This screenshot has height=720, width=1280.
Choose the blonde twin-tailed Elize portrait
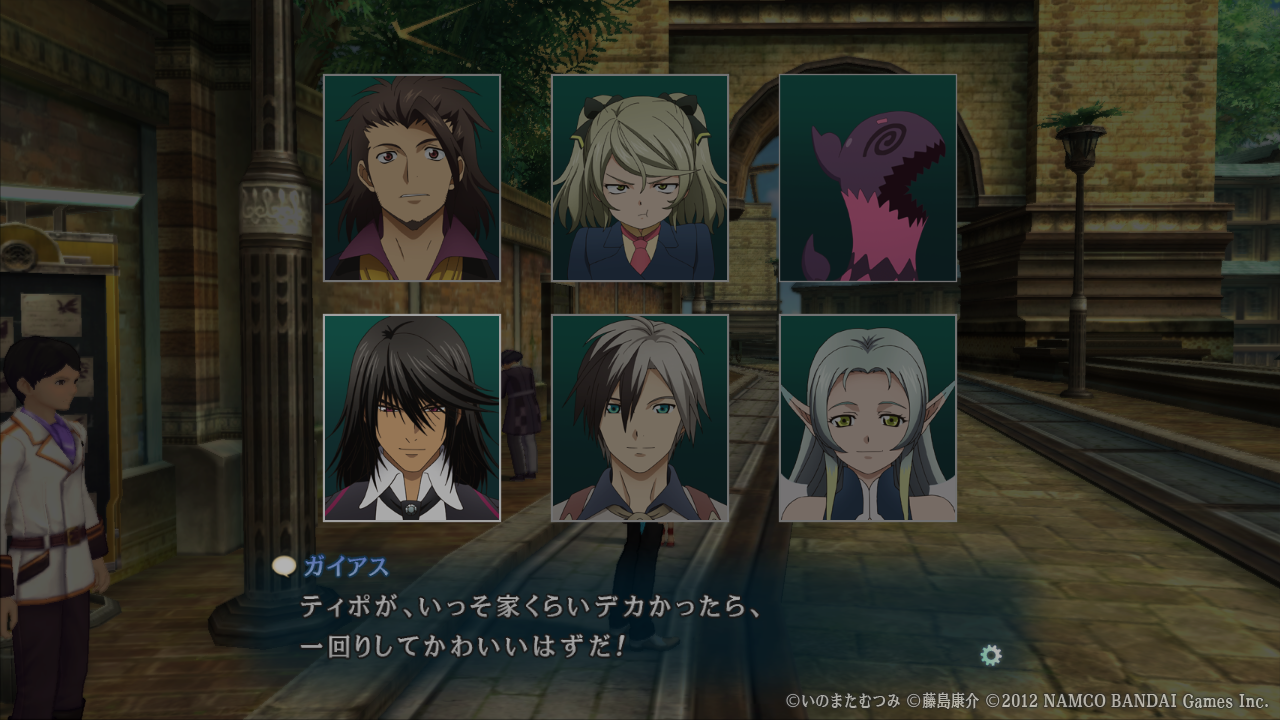[x=640, y=178]
